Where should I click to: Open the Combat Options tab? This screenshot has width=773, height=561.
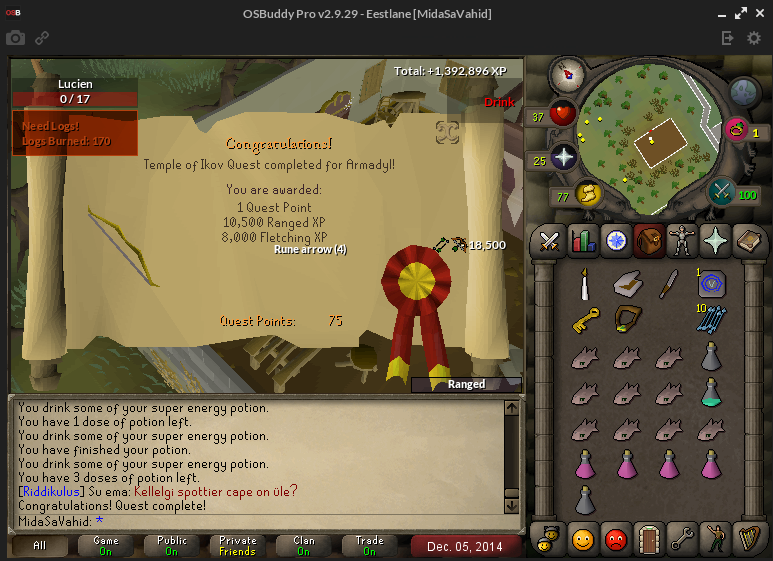[x=549, y=241]
